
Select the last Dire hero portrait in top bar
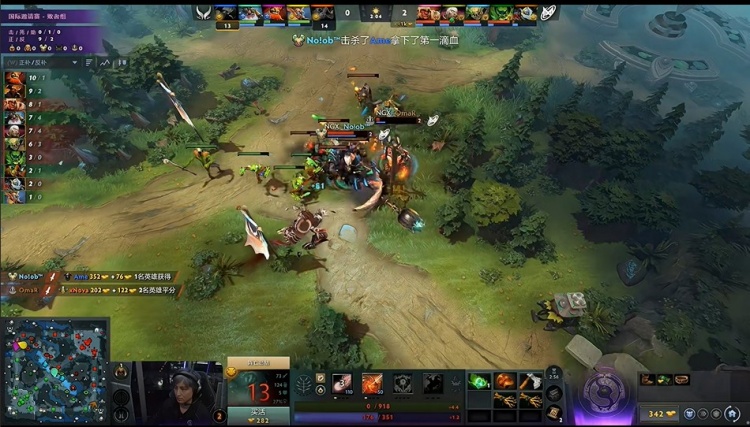click(x=528, y=13)
